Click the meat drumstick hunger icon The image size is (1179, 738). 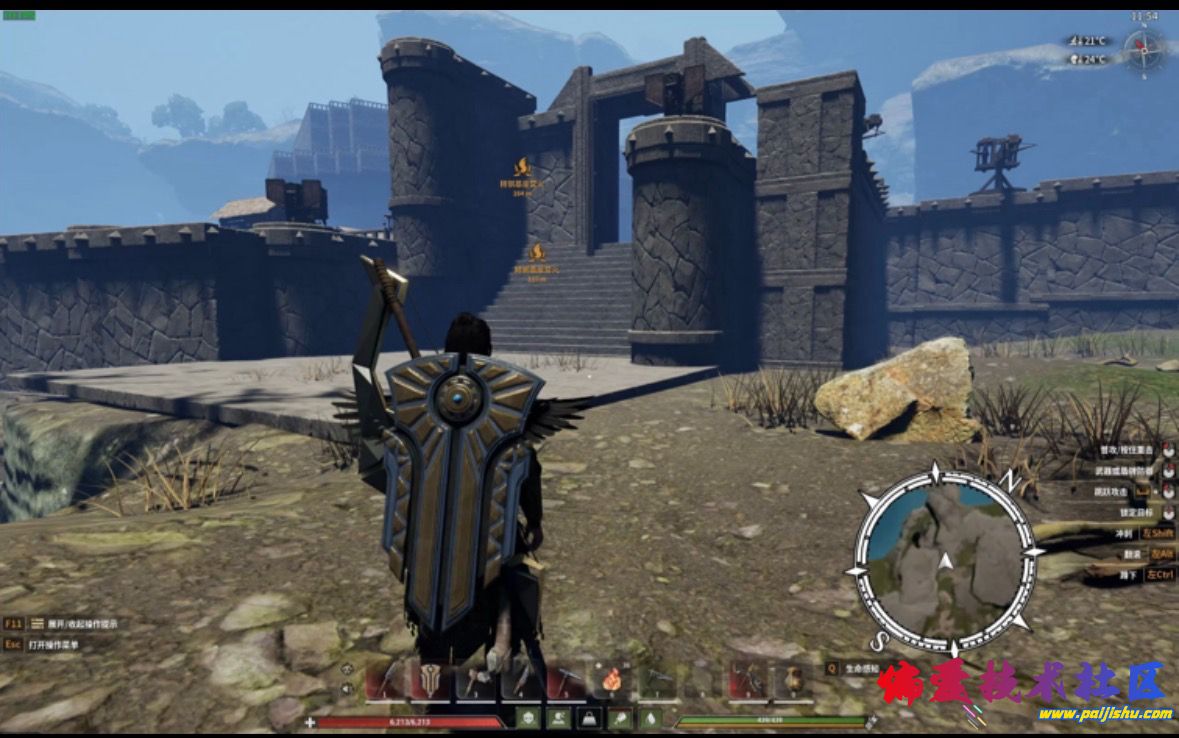pyautogui.click(x=621, y=718)
